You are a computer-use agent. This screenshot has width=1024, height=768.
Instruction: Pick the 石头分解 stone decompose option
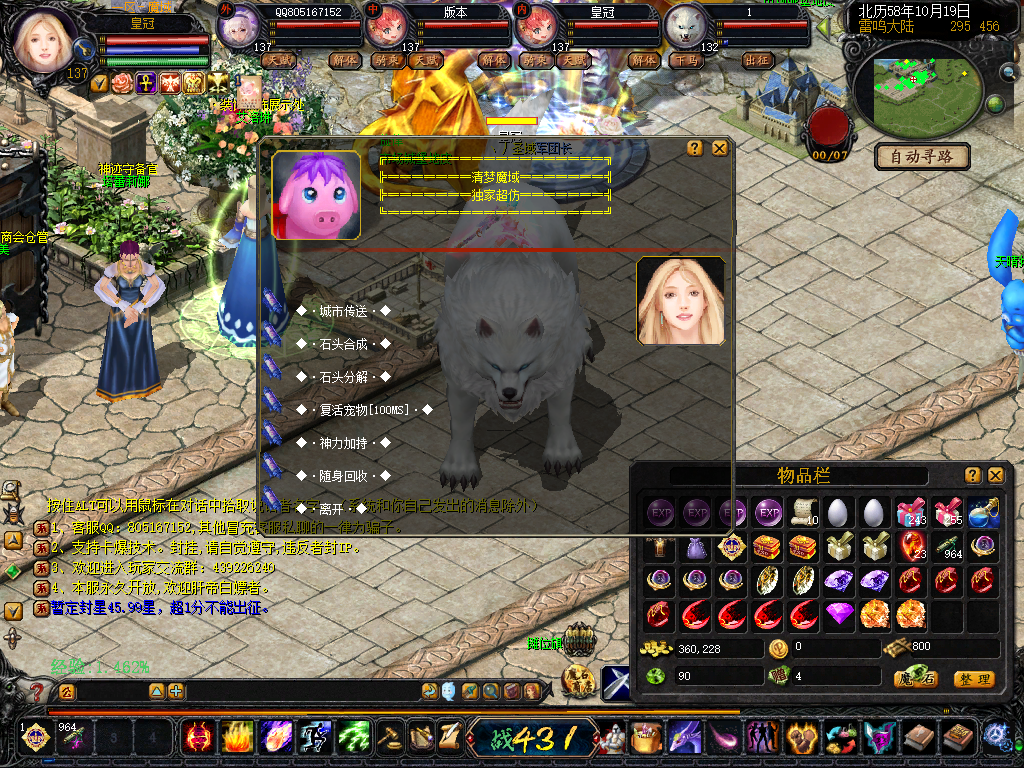[343, 377]
